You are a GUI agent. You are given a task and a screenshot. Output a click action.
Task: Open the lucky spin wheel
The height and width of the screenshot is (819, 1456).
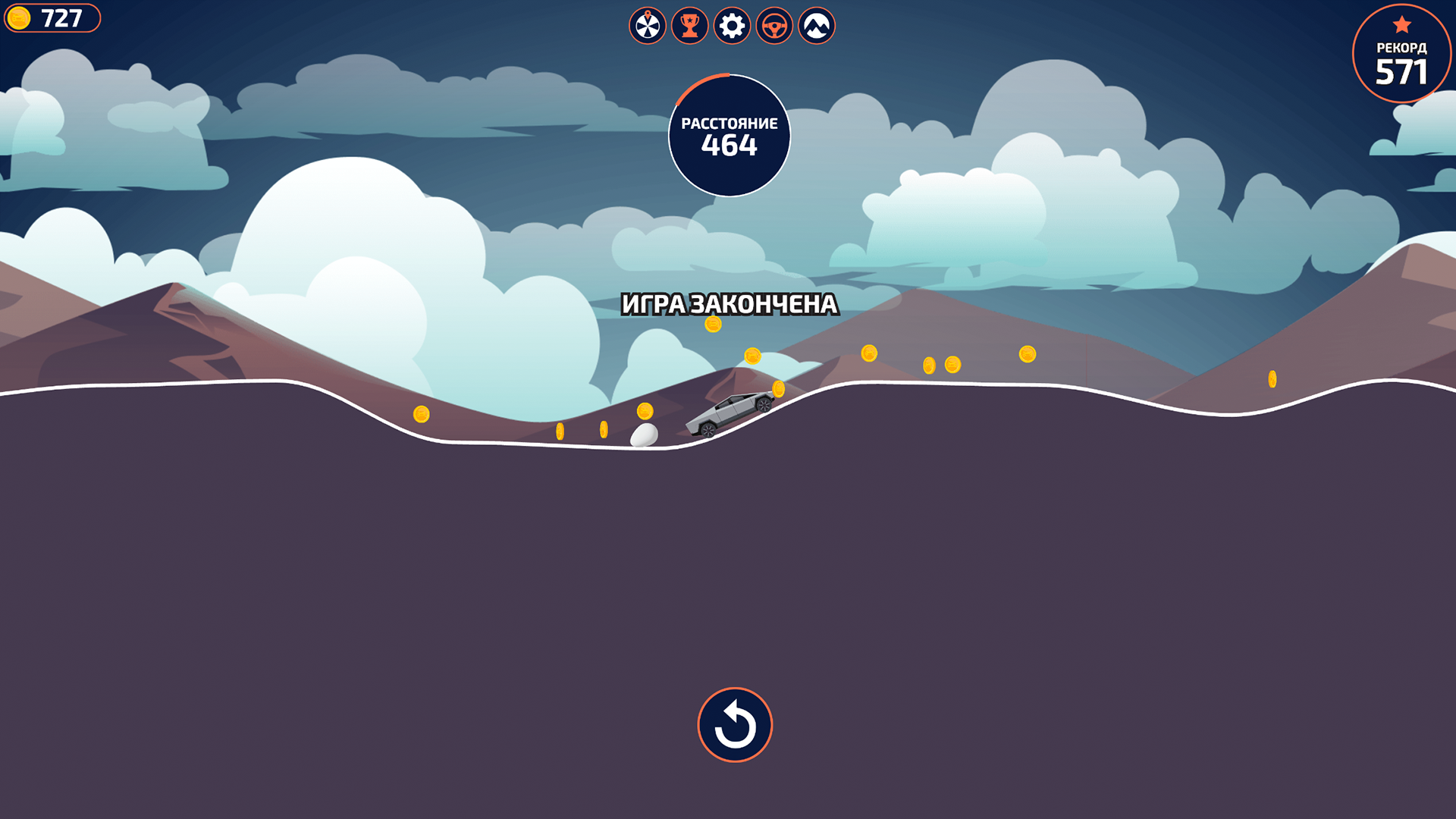tap(647, 25)
